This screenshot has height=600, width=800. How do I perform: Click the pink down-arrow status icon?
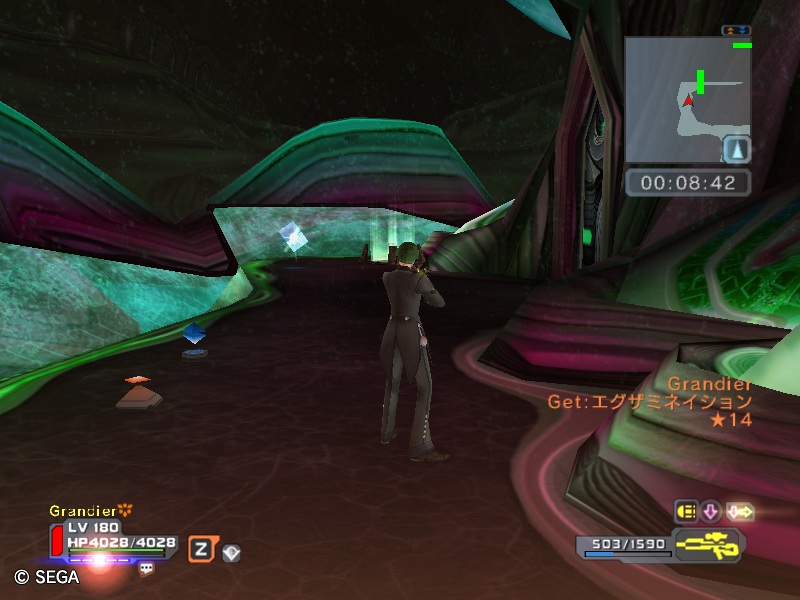(711, 512)
